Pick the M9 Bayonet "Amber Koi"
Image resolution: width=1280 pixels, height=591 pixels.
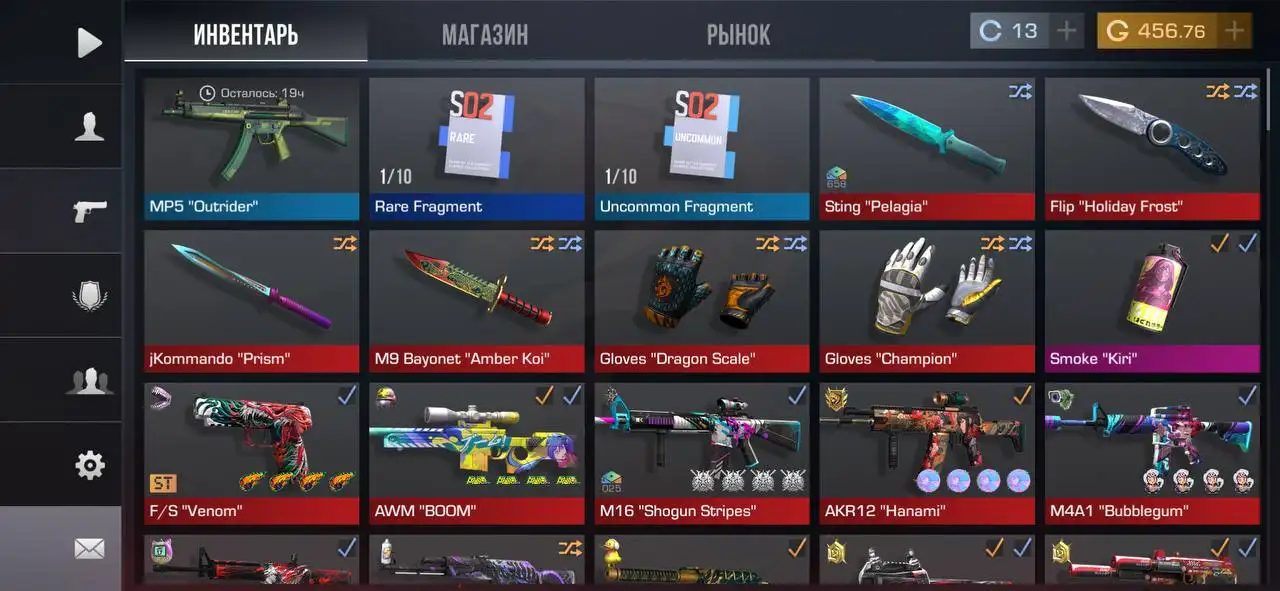(x=476, y=300)
